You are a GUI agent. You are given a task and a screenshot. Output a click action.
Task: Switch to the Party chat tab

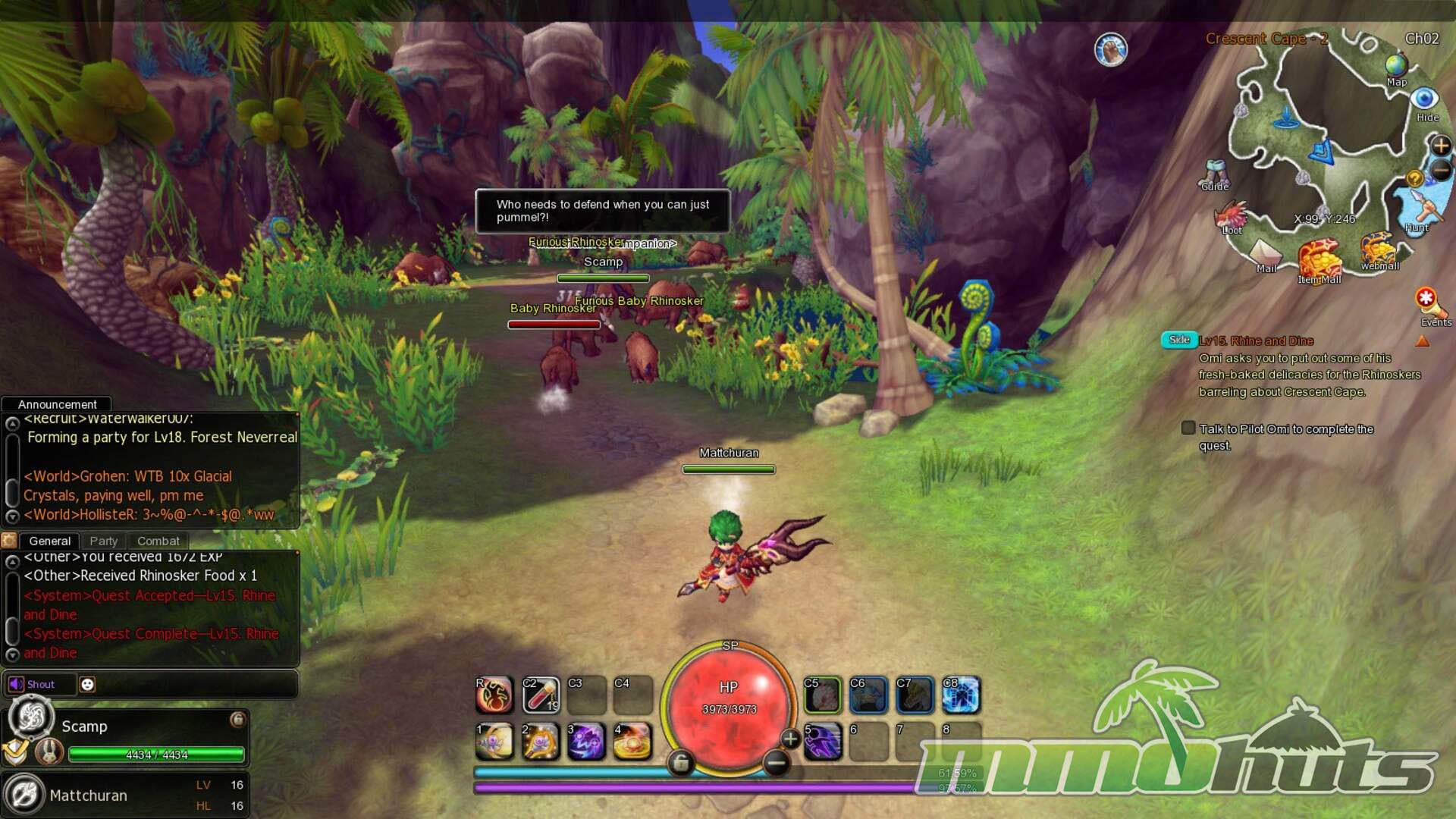(103, 541)
